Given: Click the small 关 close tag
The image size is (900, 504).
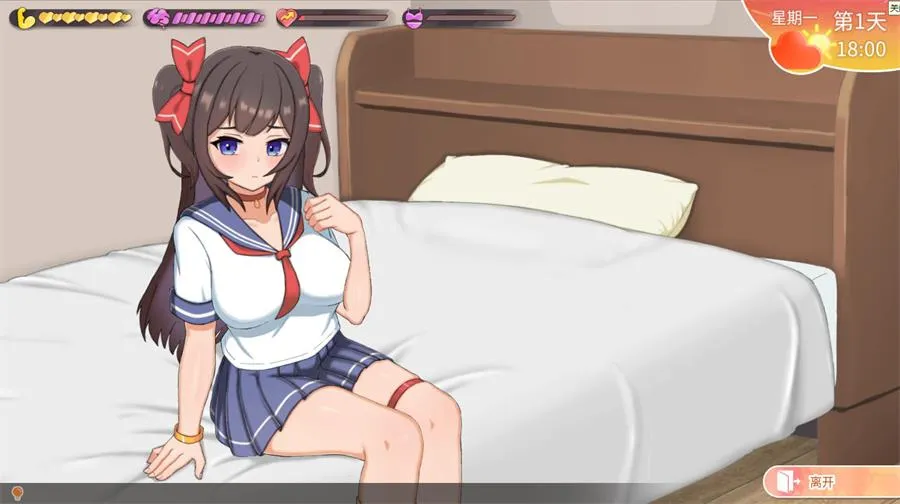Looking at the screenshot, I should tap(893, 8).
